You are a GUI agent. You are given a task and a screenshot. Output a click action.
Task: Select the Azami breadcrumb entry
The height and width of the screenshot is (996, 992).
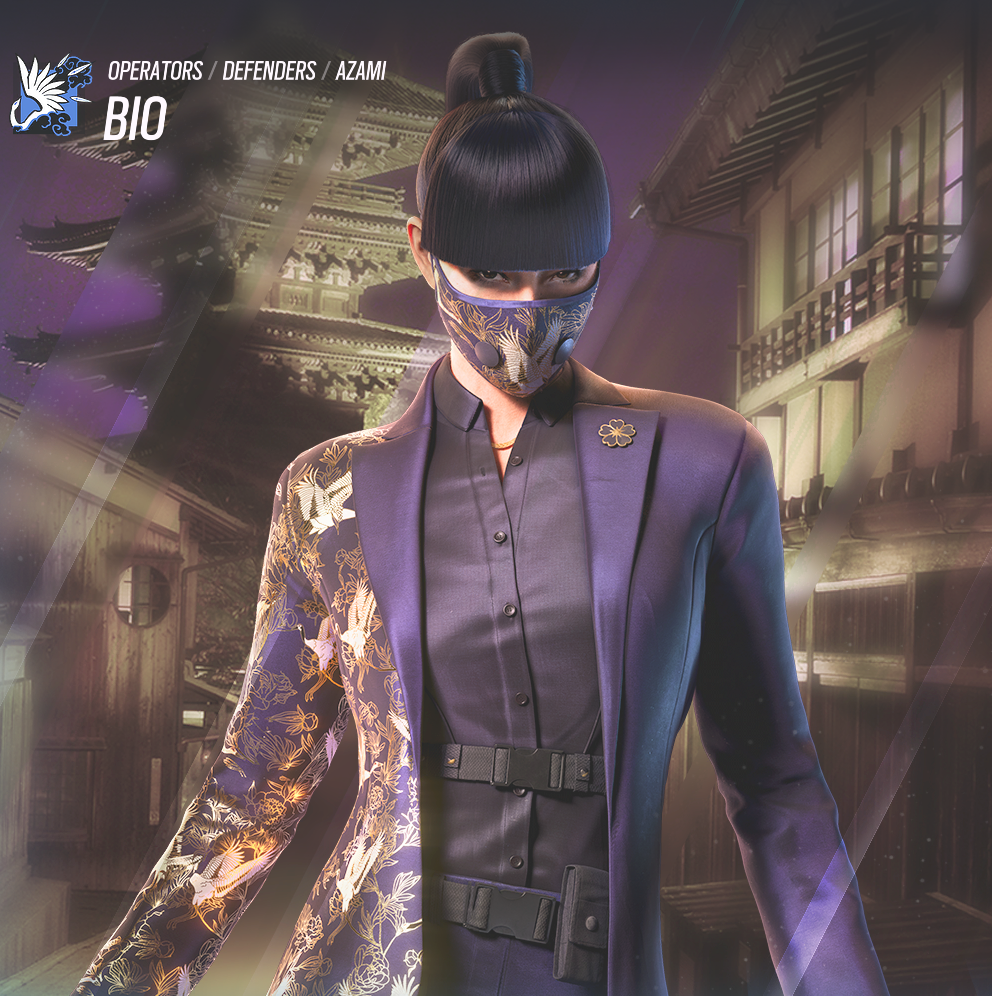click(x=361, y=71)
